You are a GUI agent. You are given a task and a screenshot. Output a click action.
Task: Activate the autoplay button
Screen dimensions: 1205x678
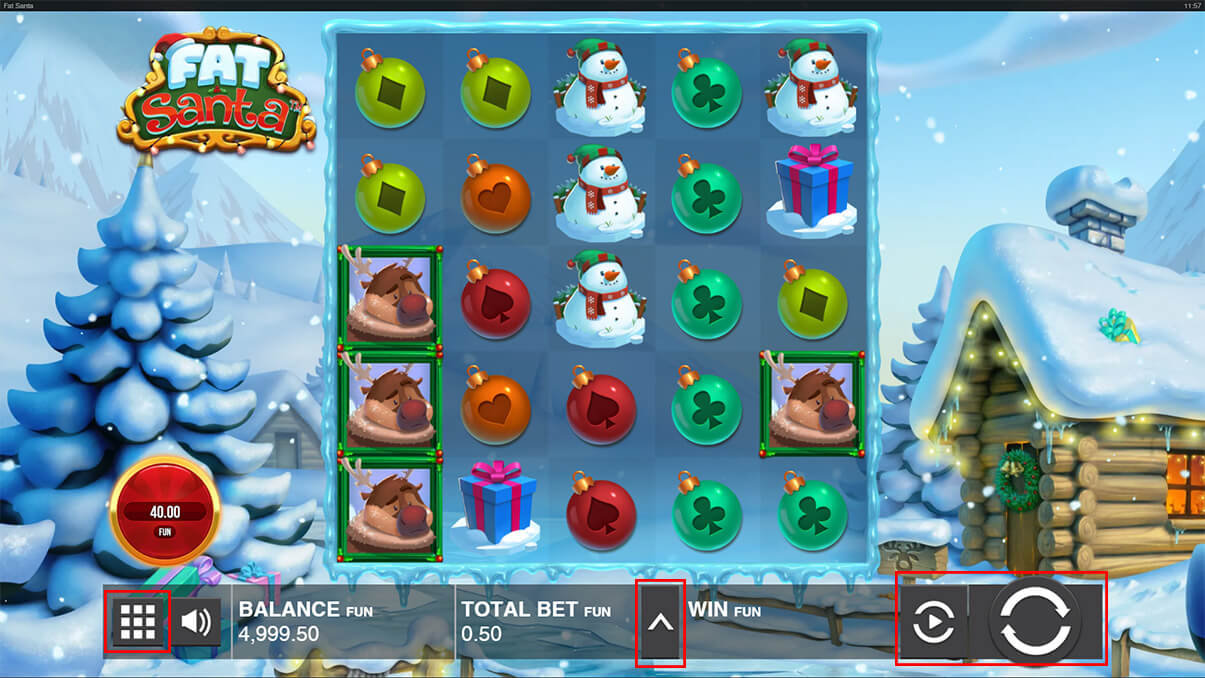click(934, 622)
